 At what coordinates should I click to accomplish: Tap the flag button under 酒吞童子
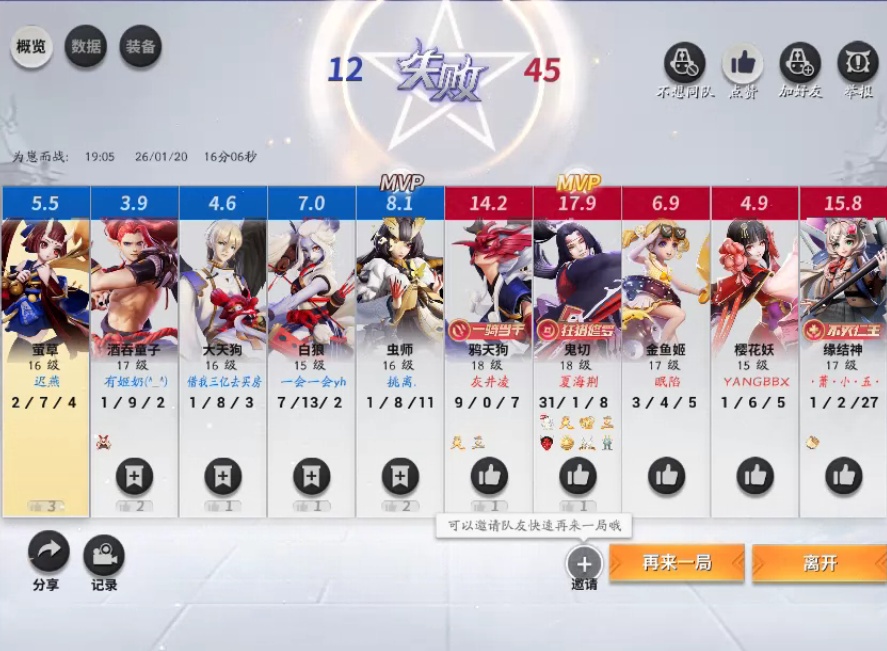pos(134,476)
